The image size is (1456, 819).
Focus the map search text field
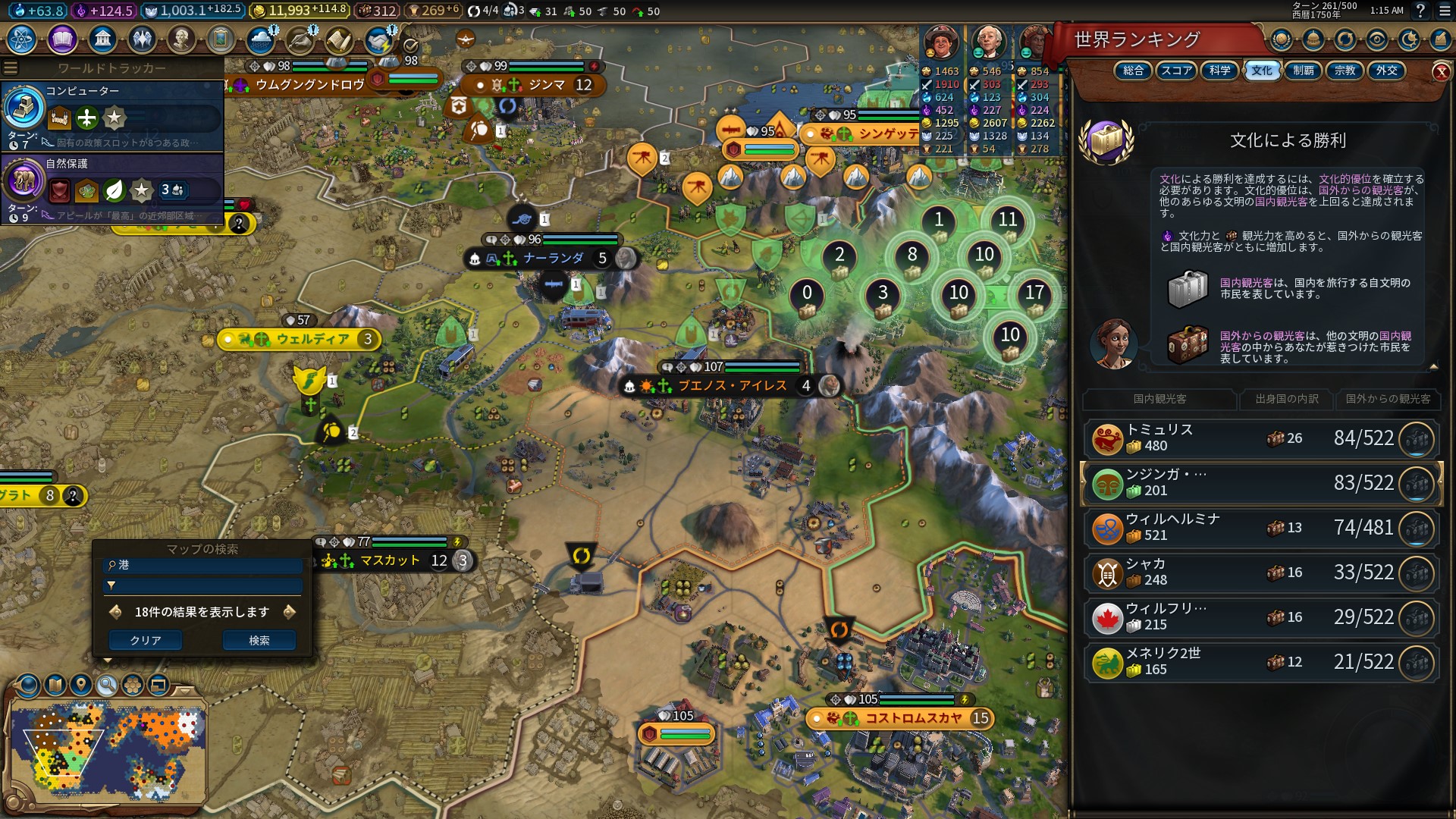[205, 565]
